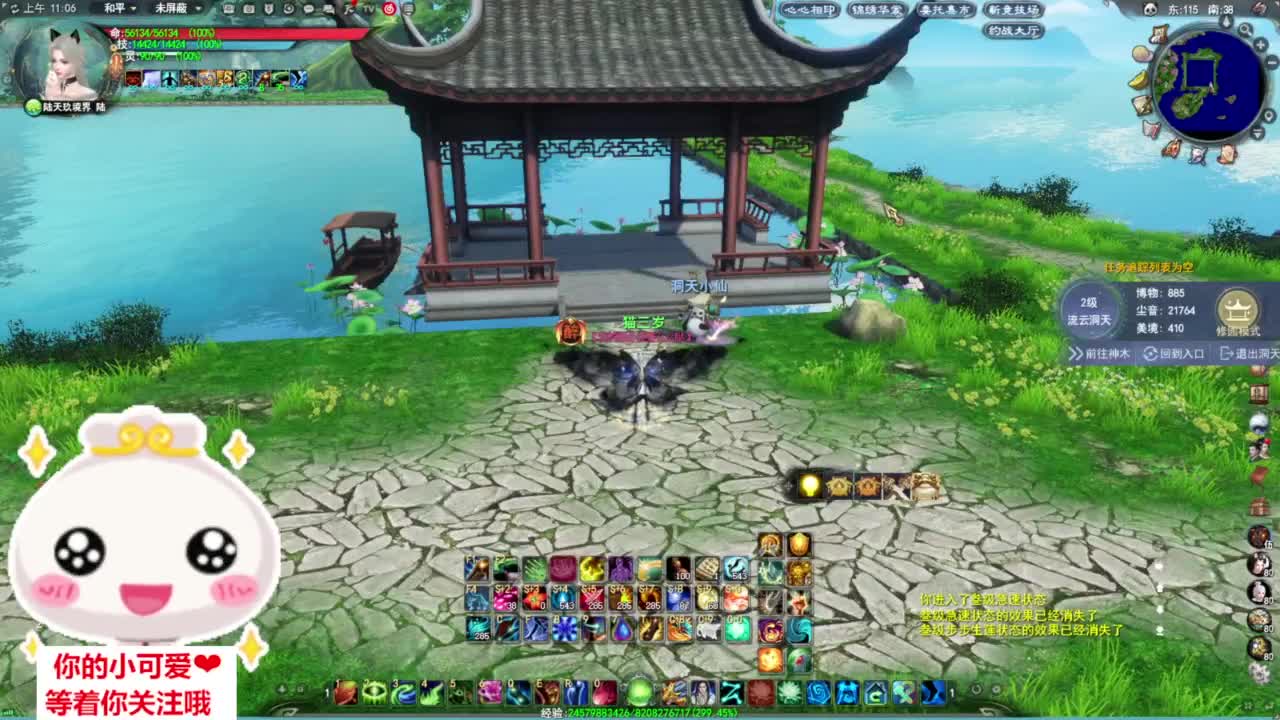Expand the minimap using the up arrow

point(1227,21)
